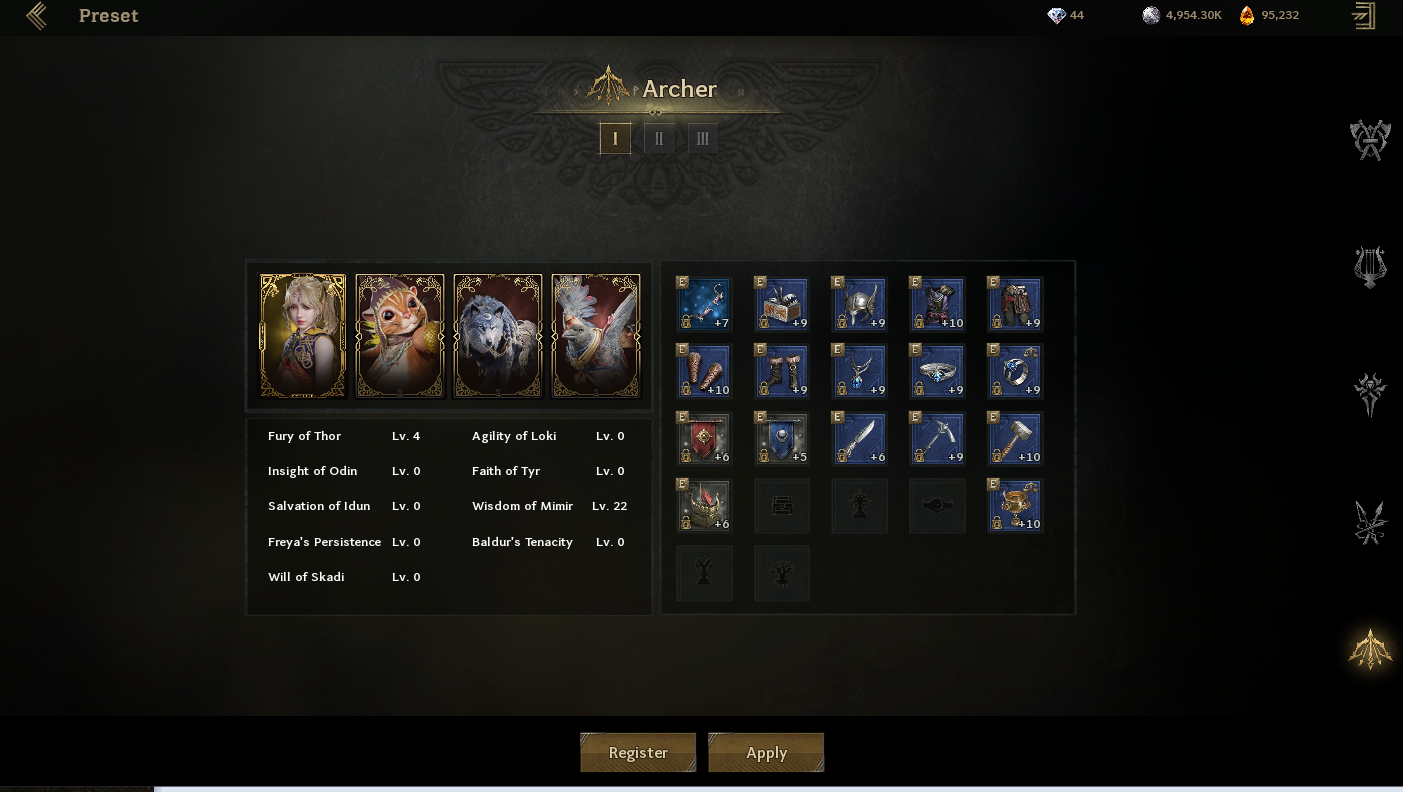This screenshot has height=792, width=1403.
Task: Select the winged helmet slot
Action: click(860, 304)
